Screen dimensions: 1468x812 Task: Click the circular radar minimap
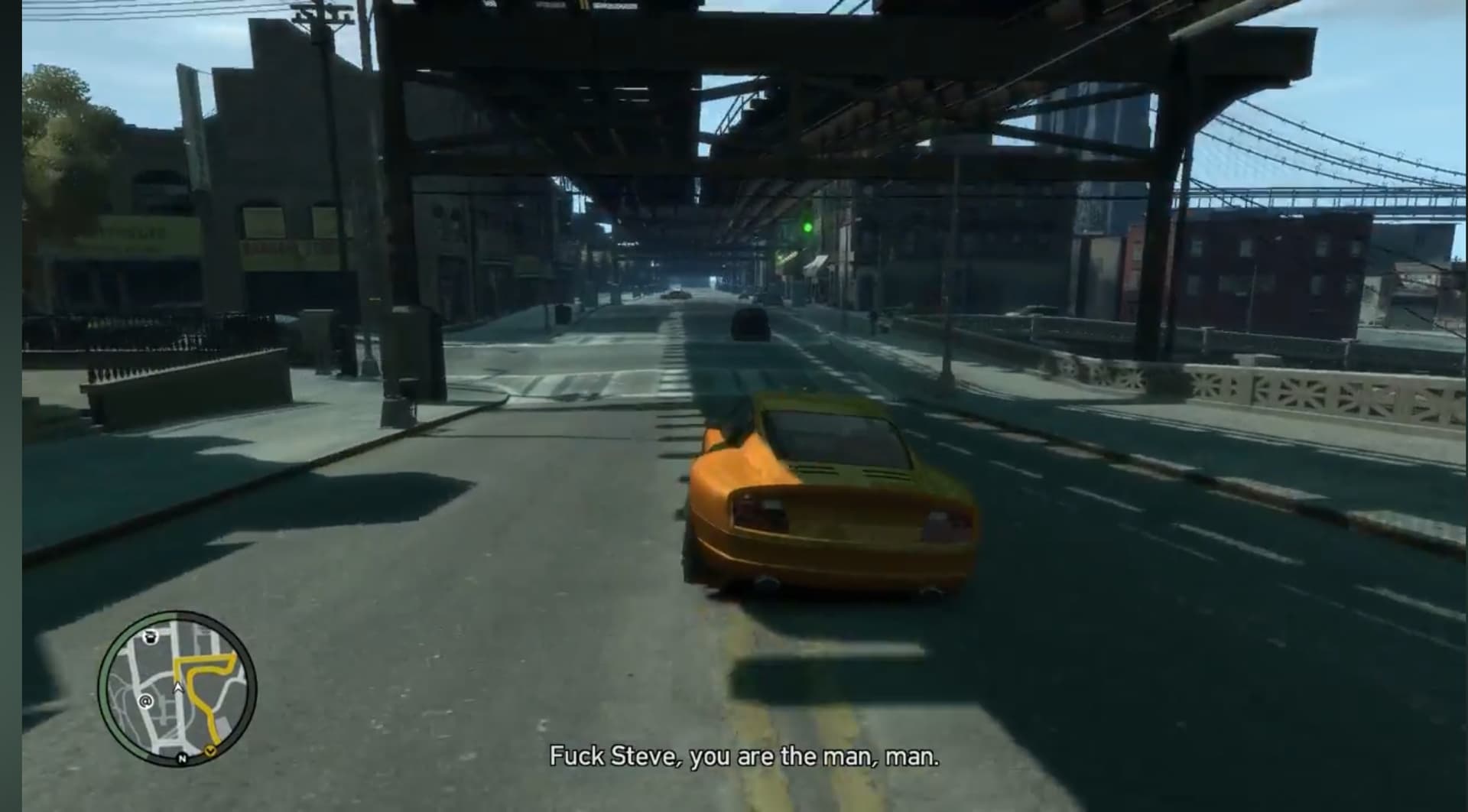(x=177, y=688)
